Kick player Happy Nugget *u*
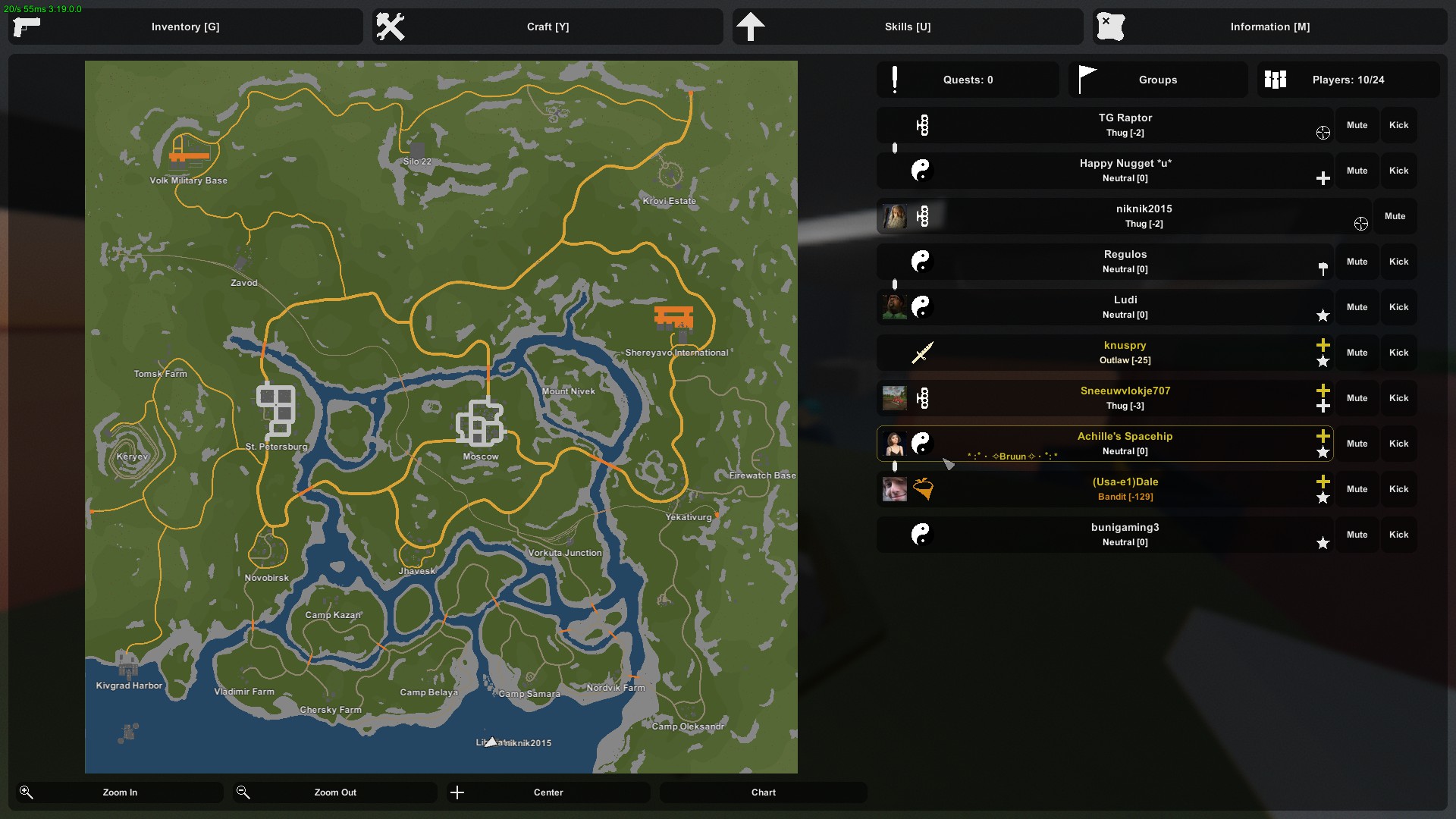This screenshot has width=1456, height=819. pos(1398,171)
